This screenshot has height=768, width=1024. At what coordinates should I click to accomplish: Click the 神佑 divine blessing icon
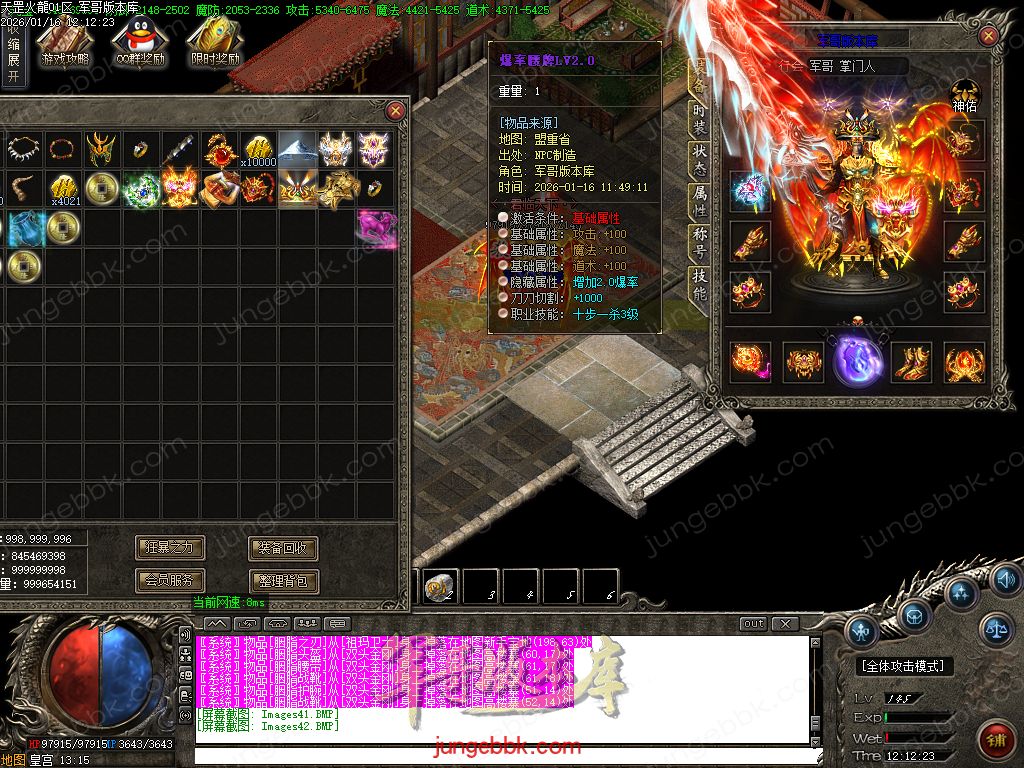click(x=965, y=95)
